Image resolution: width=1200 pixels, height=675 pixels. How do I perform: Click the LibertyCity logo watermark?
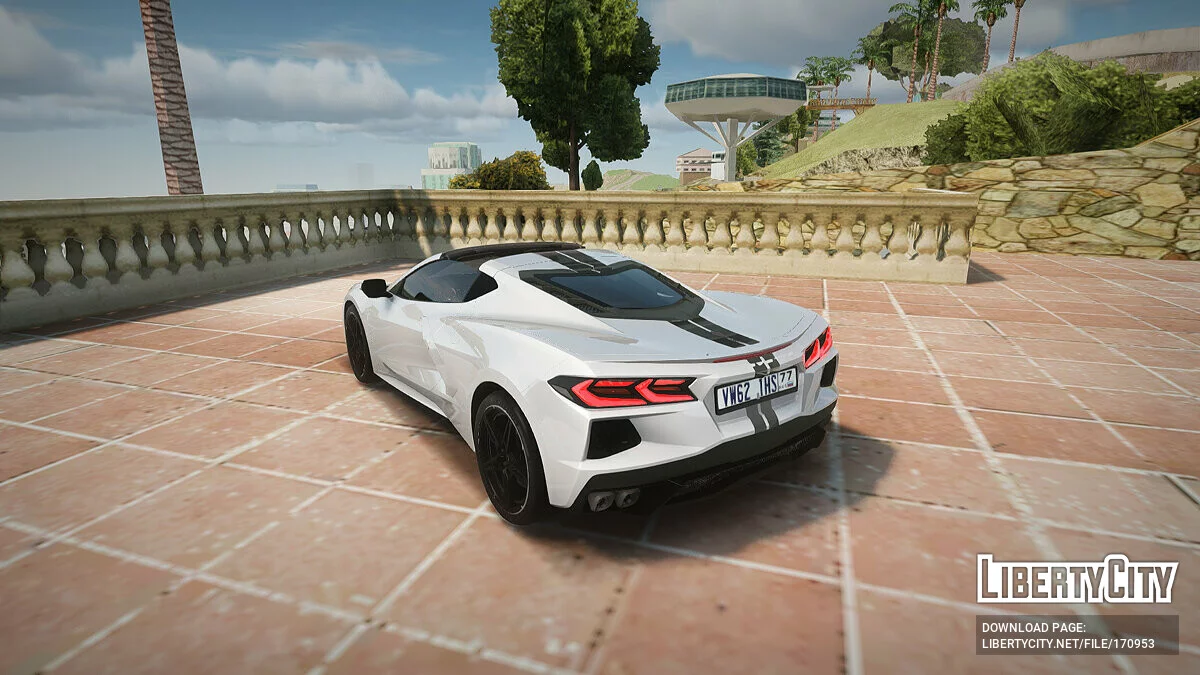coord(1077,579)
